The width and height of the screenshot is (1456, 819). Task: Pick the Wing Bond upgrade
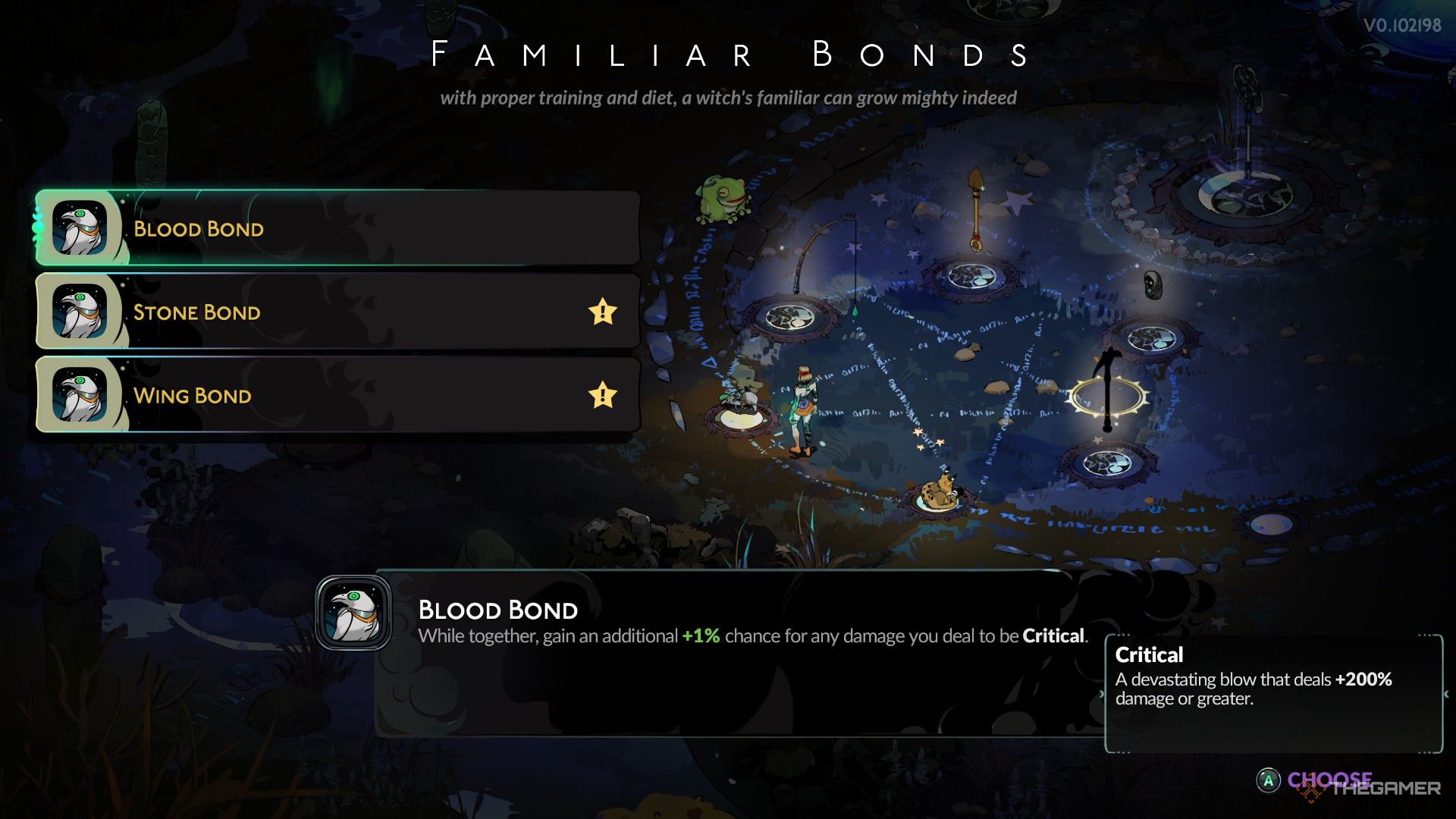point(337,395)
